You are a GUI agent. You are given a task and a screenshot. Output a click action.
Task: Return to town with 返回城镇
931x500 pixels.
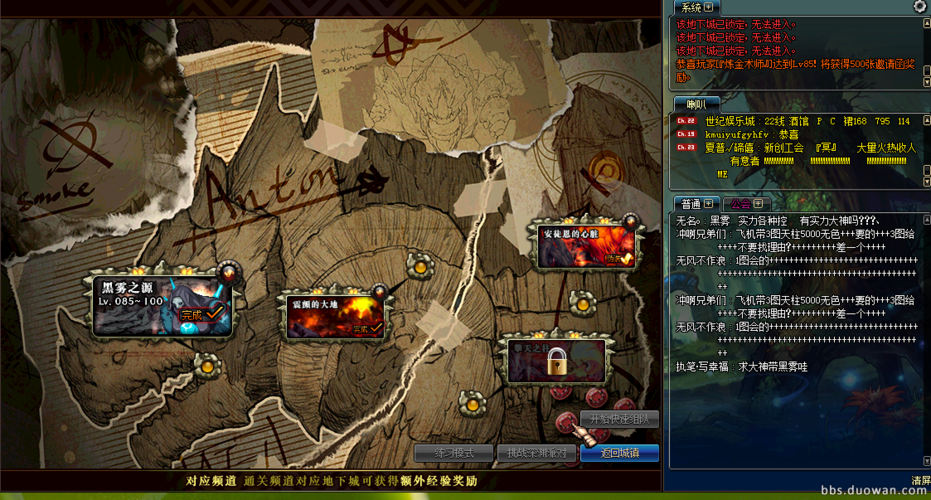pos(619,453)
